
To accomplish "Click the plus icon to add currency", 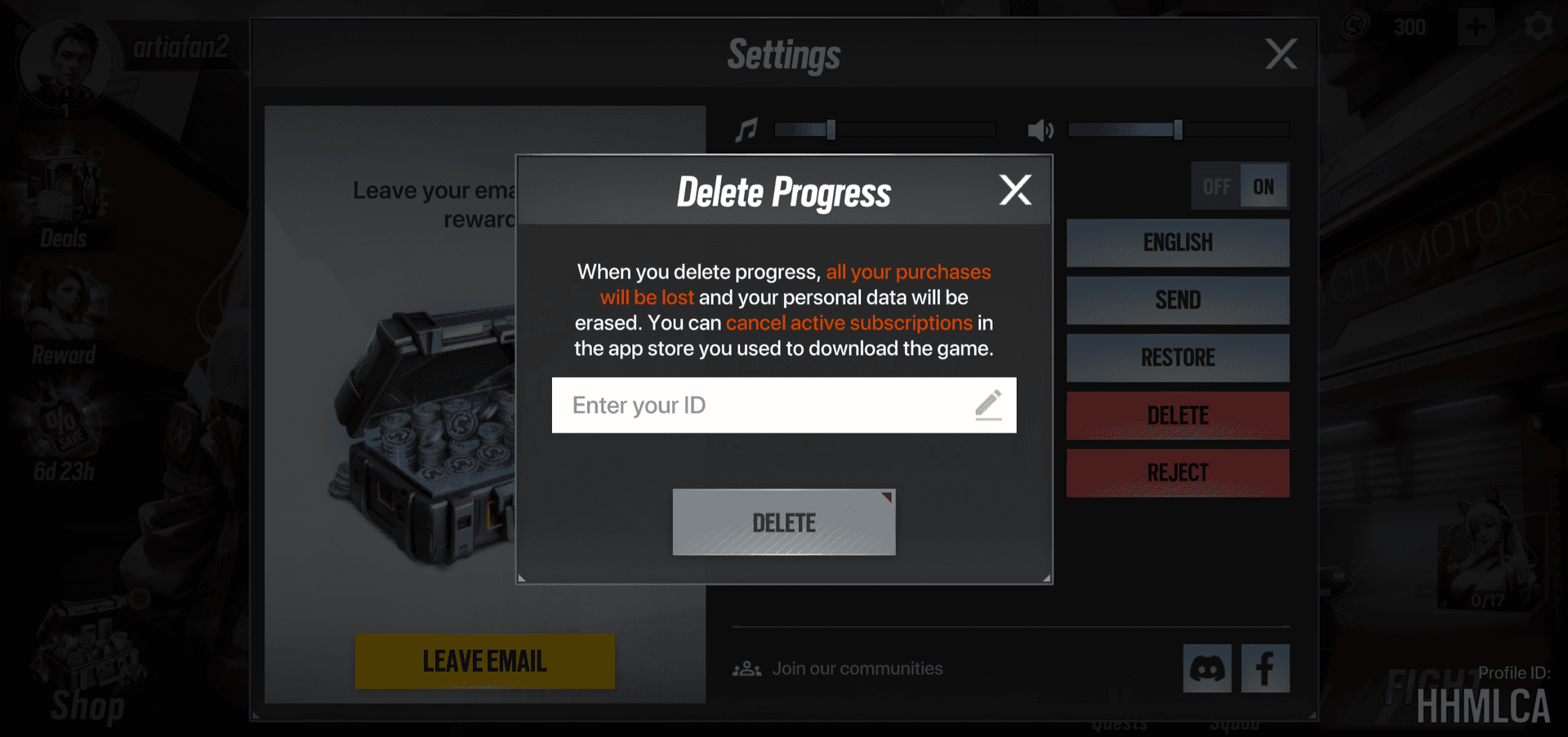I will pyautogui.click(x=1476, y=27).
